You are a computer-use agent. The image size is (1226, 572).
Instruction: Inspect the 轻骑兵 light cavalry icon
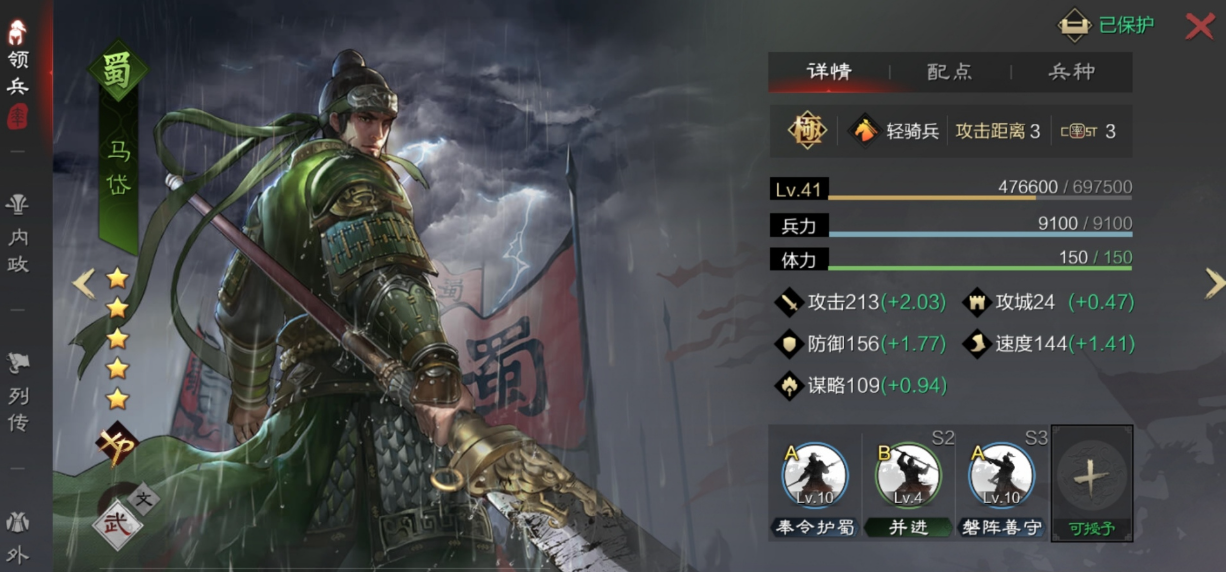pyautogui.click(x=864, y=131)
